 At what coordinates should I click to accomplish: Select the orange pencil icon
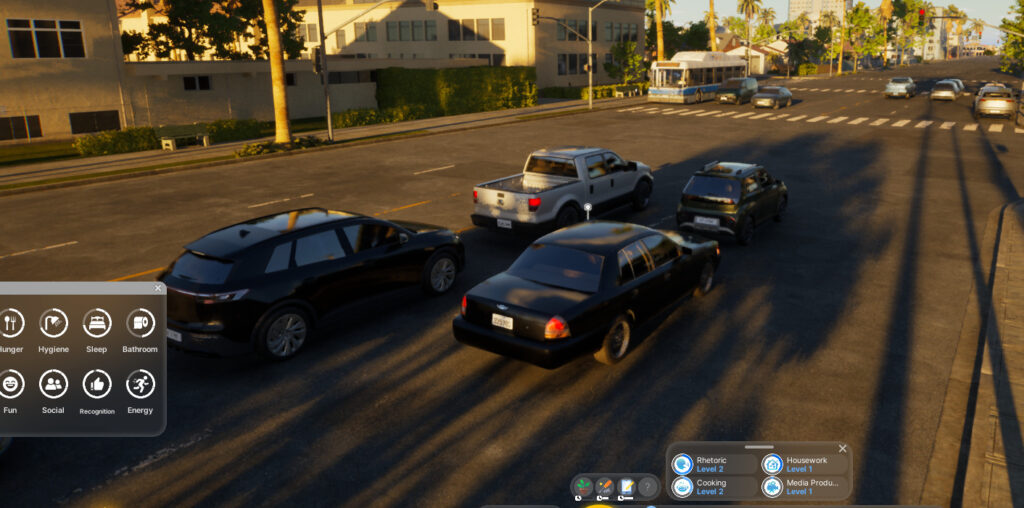(604, 487)
